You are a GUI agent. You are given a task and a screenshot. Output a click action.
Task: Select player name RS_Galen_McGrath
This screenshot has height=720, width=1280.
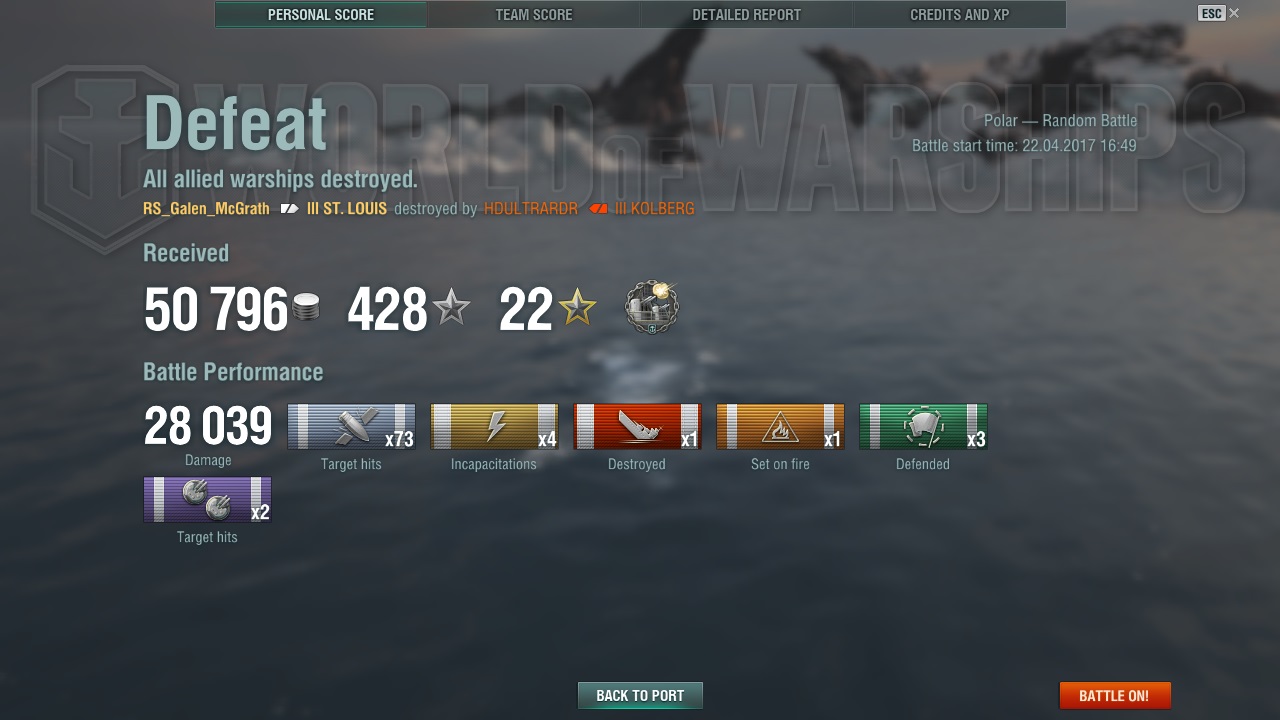(206, 209)
